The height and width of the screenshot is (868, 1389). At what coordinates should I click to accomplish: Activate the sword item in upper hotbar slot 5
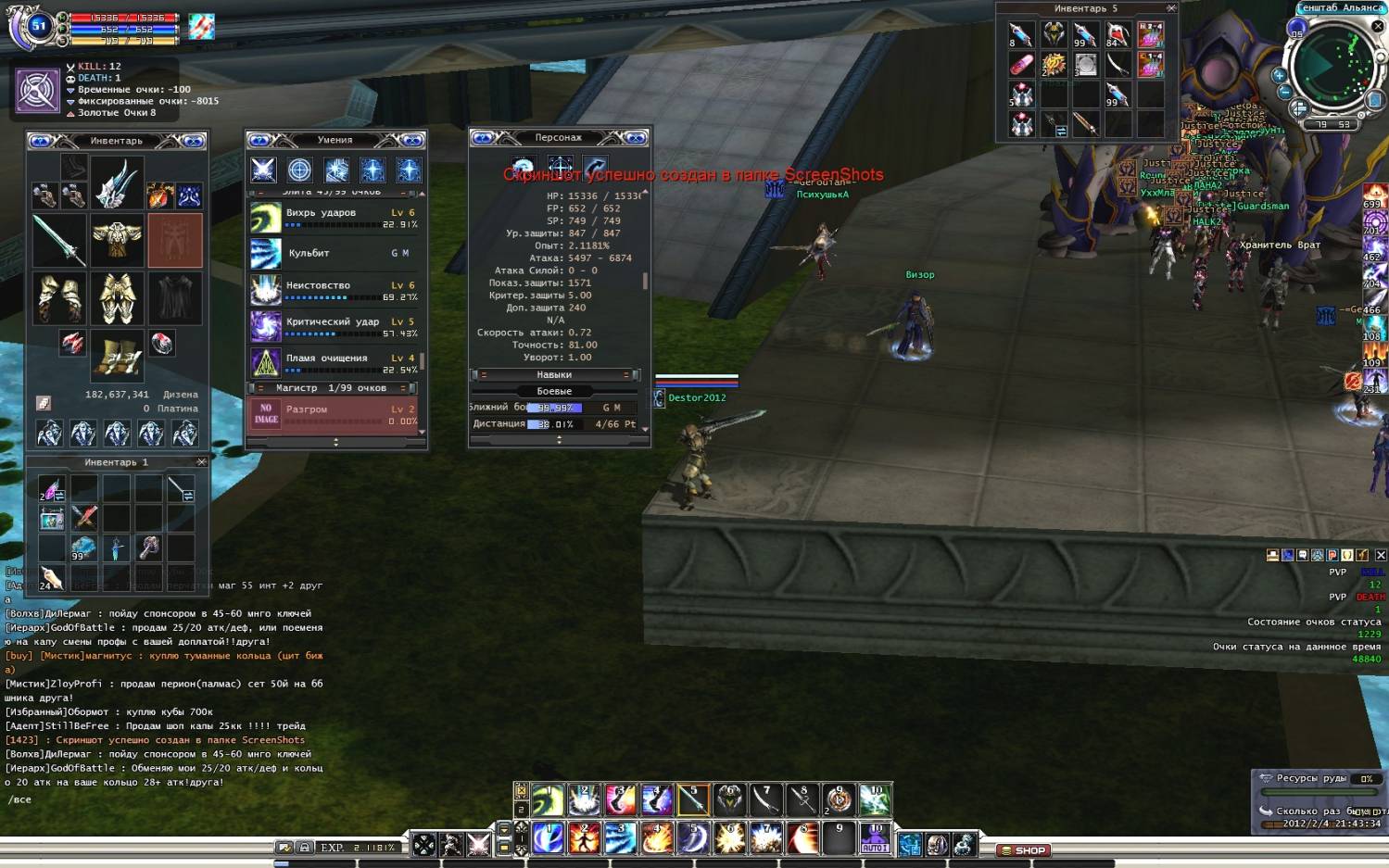[x=692, y=799]
